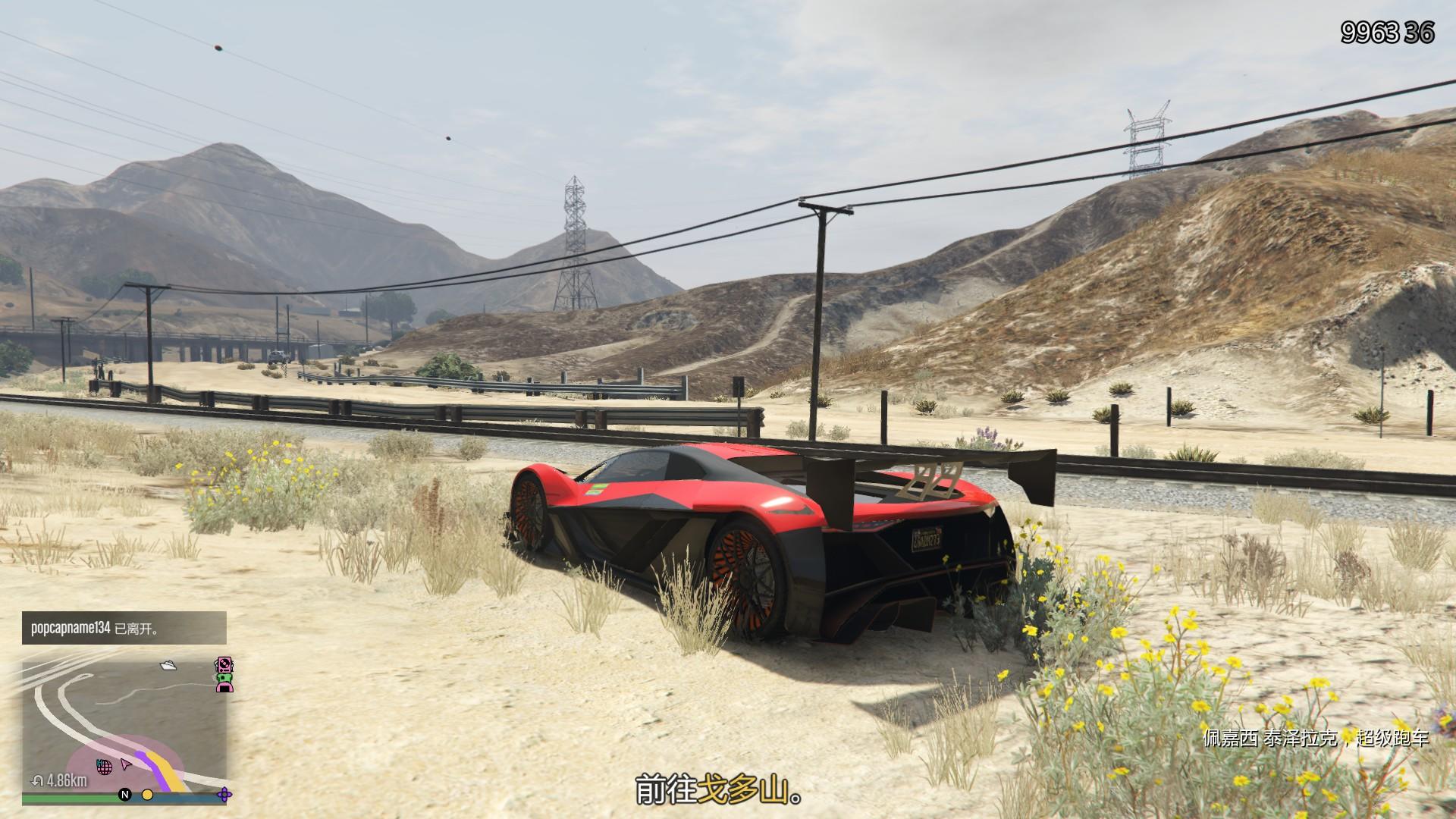The height and width of the screenshot is (819, 1456).
Task: Click the white boat icon on the minimap
Action: pyautogui.click(x=168, y=666)
